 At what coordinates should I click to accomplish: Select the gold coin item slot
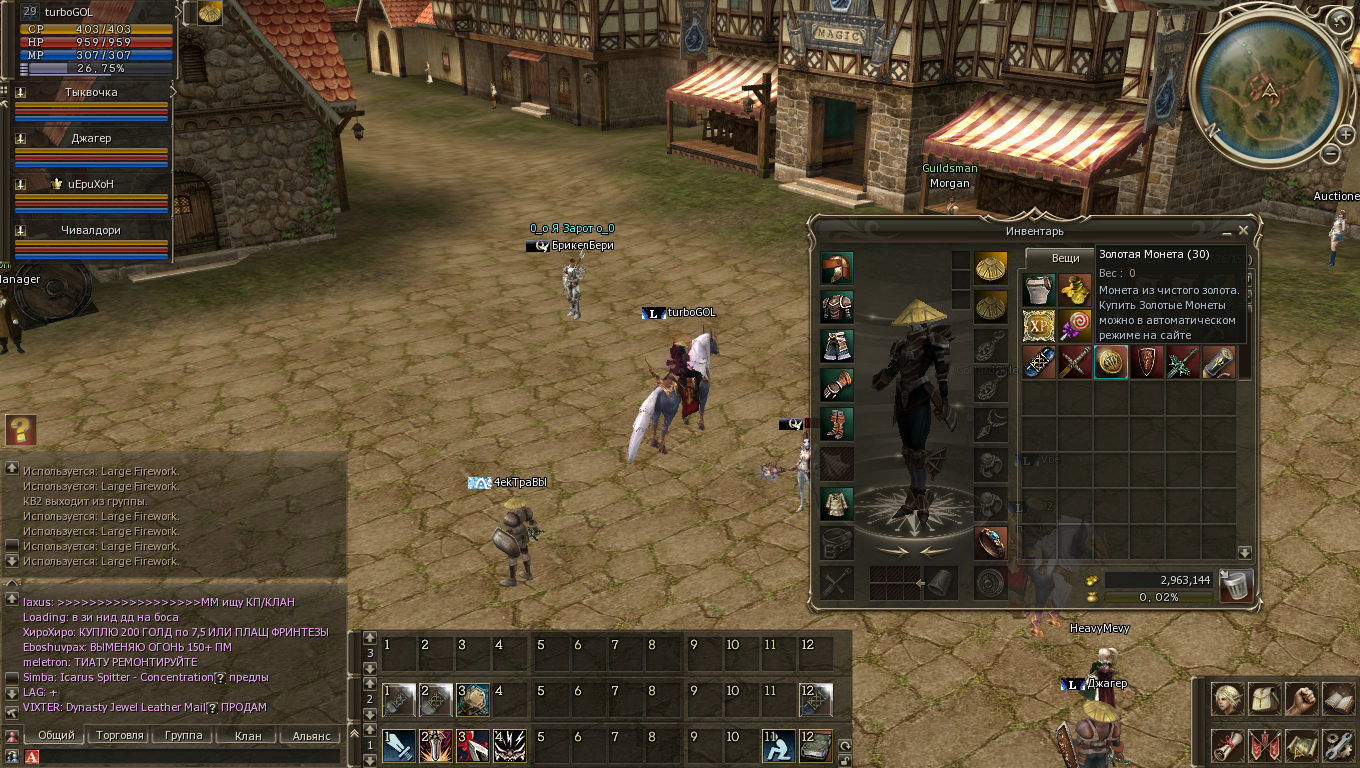click(x=1111, y=362)
